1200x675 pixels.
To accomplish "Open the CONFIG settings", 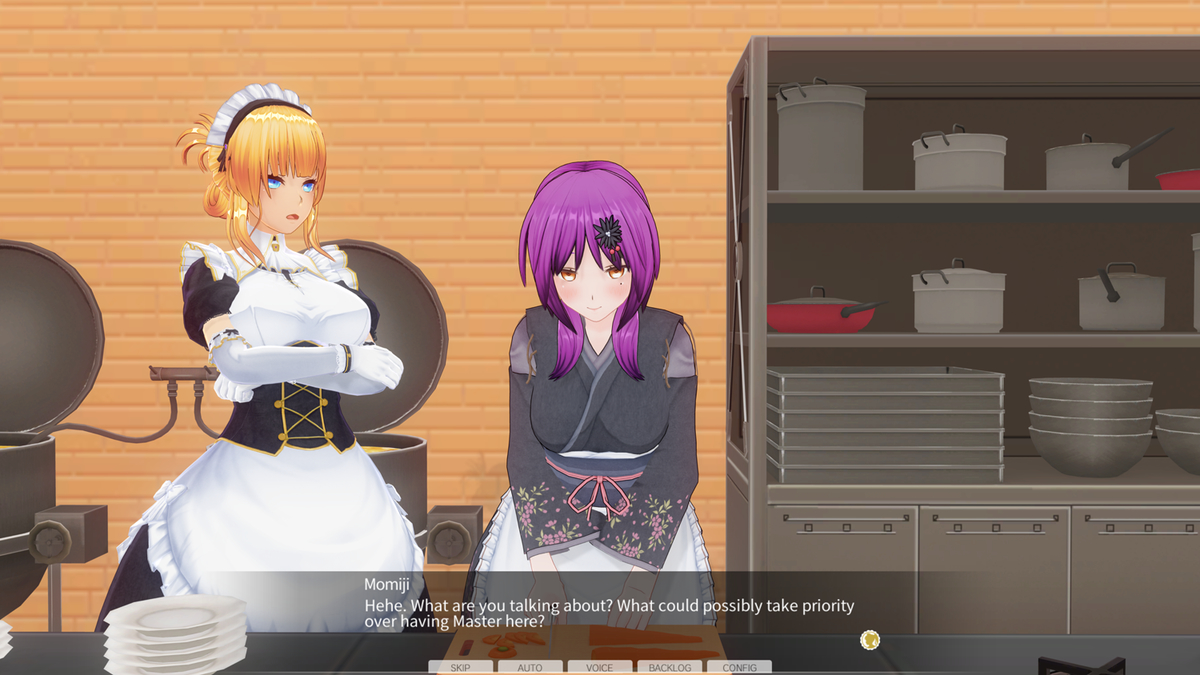I will 740,667.
